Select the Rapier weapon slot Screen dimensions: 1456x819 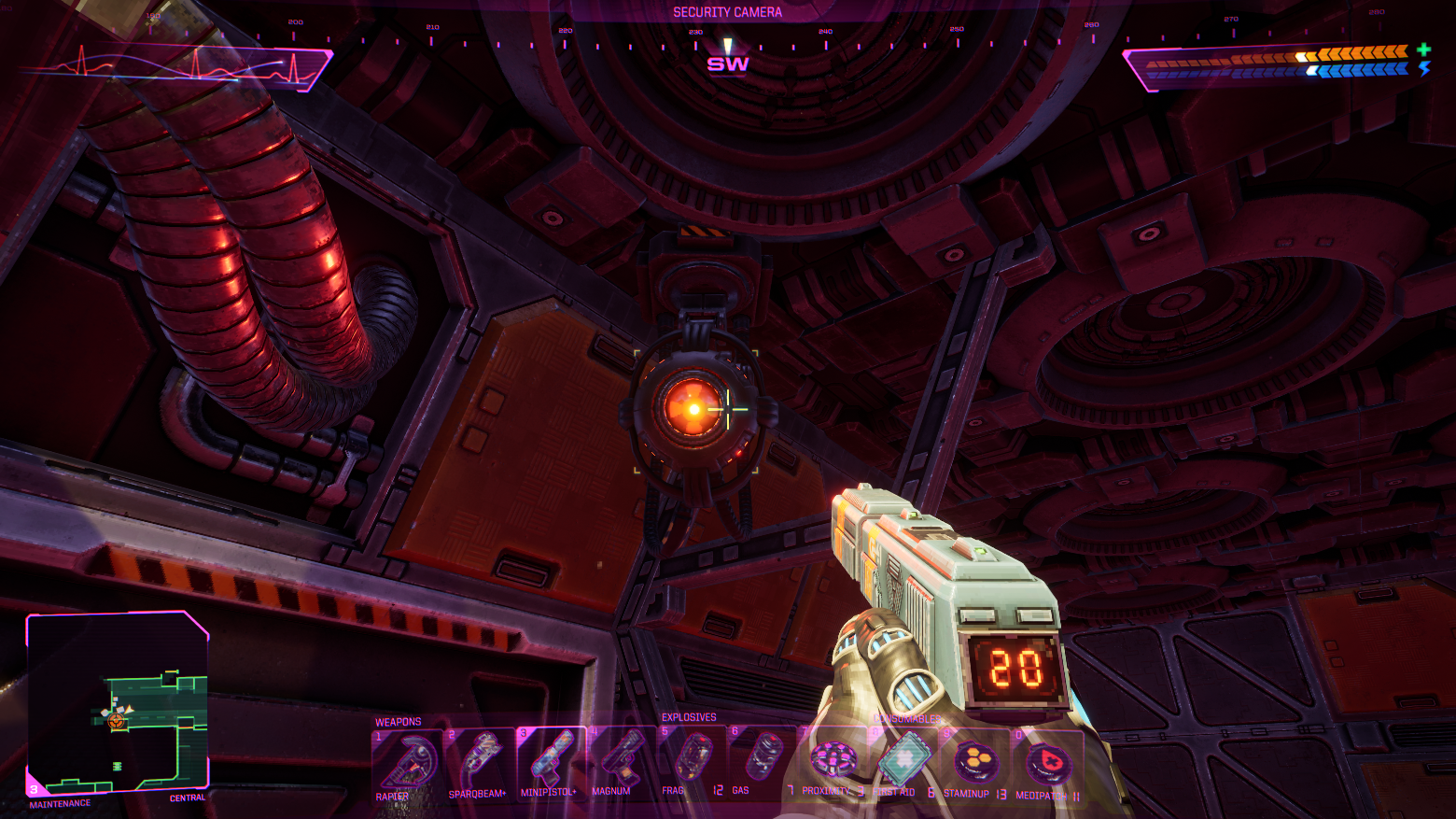(407, 763)
